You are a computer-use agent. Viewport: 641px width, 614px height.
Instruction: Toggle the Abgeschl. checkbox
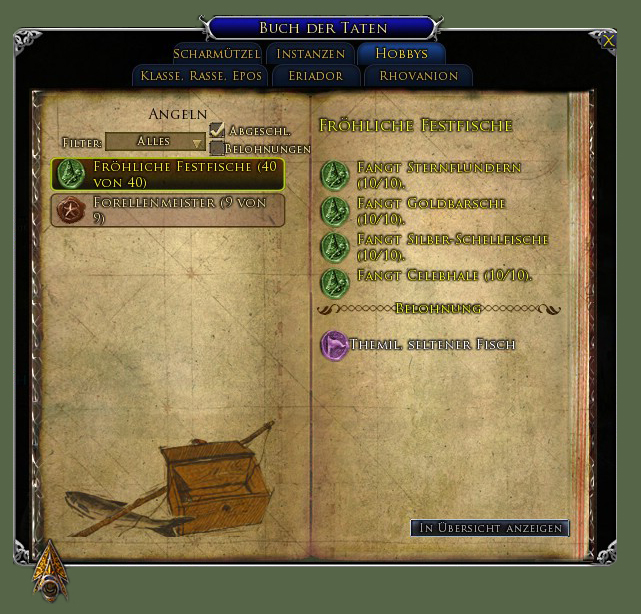[217, 131]
